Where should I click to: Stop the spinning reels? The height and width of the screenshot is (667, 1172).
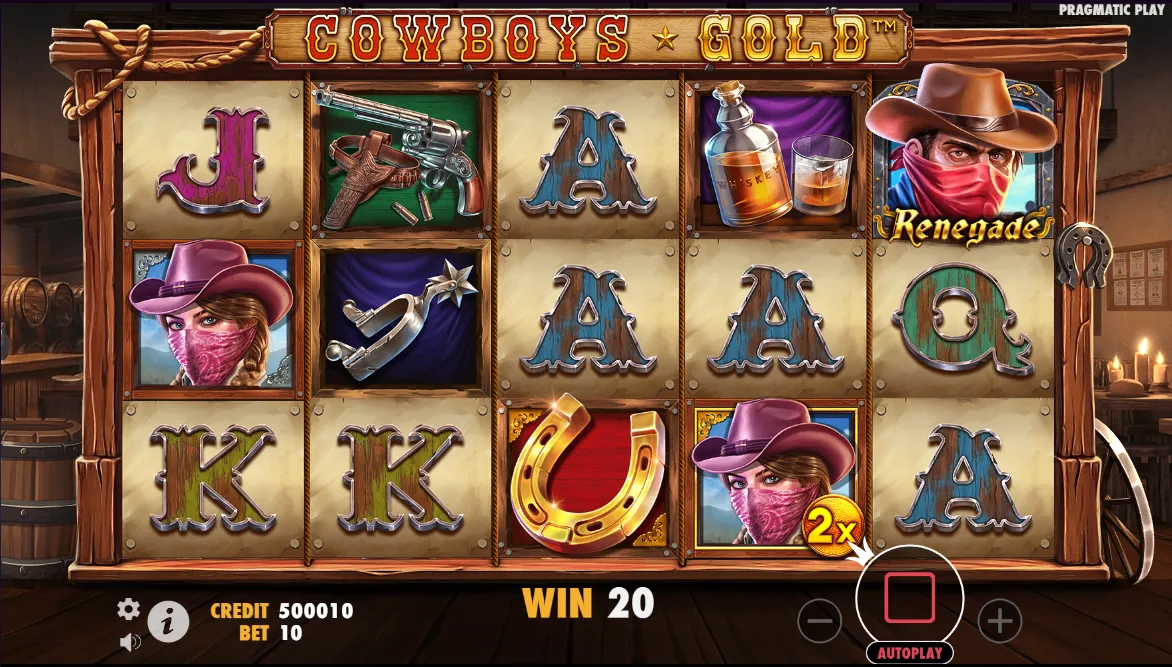click(909, 598)
